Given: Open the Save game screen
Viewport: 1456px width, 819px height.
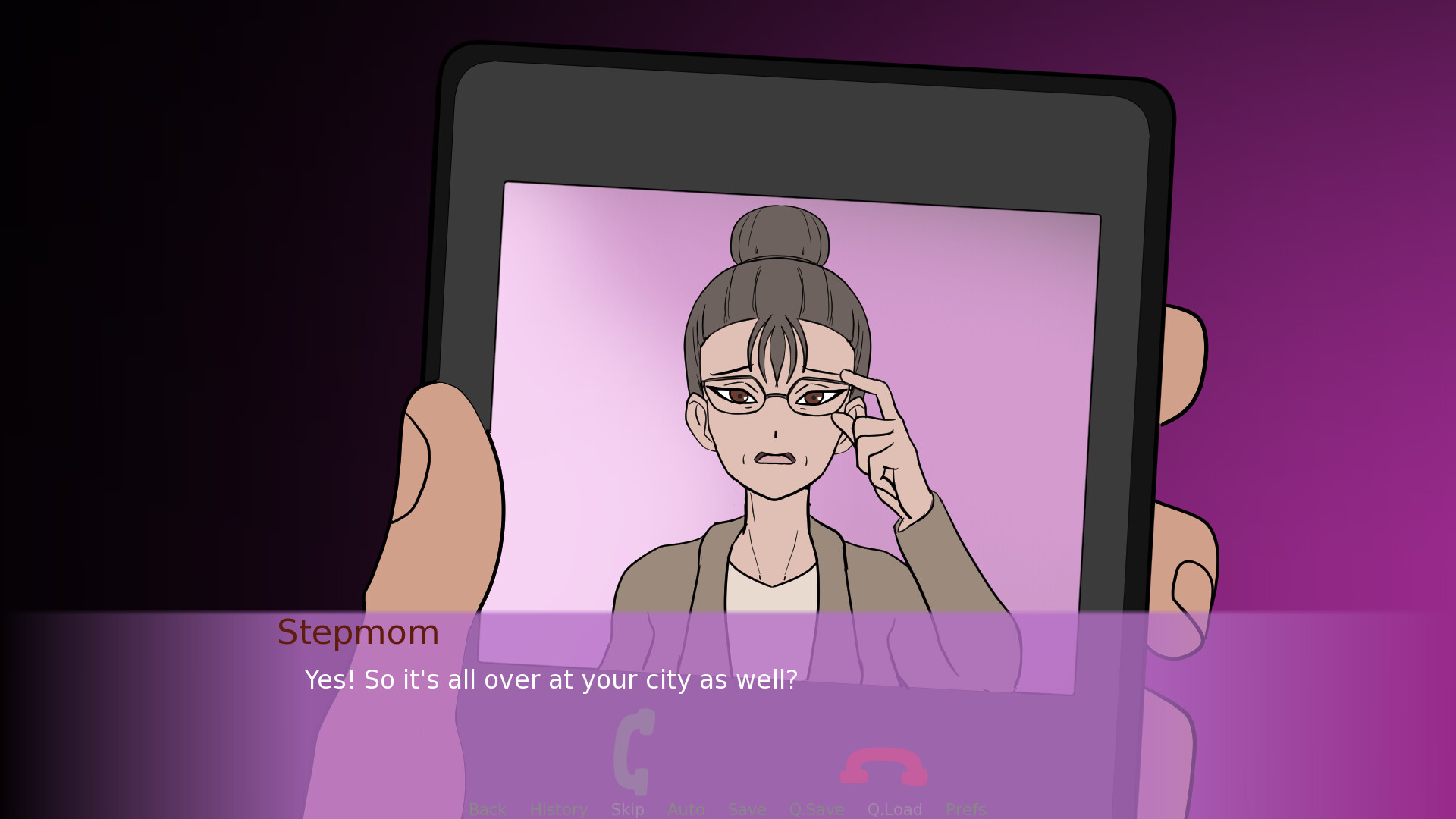Looking at the screenshot, I should tap(746, 808).
